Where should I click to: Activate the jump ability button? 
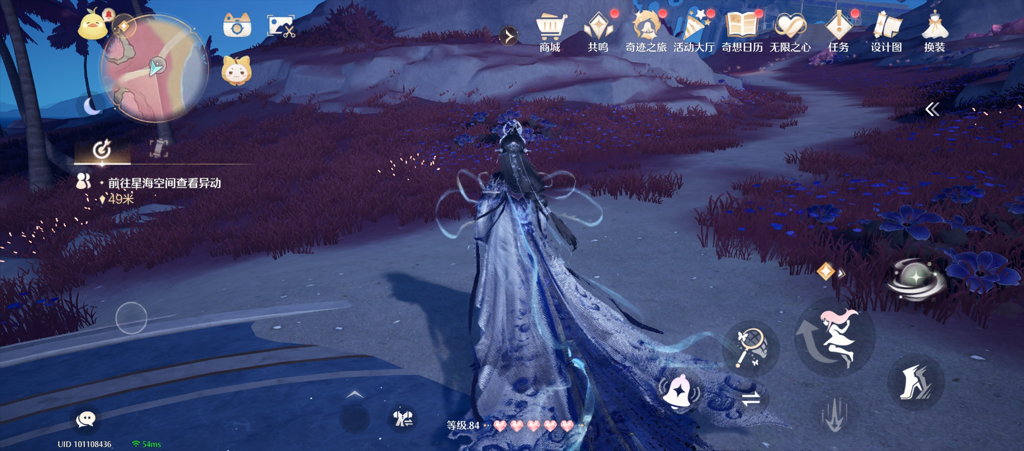click(x=834, y=335)
